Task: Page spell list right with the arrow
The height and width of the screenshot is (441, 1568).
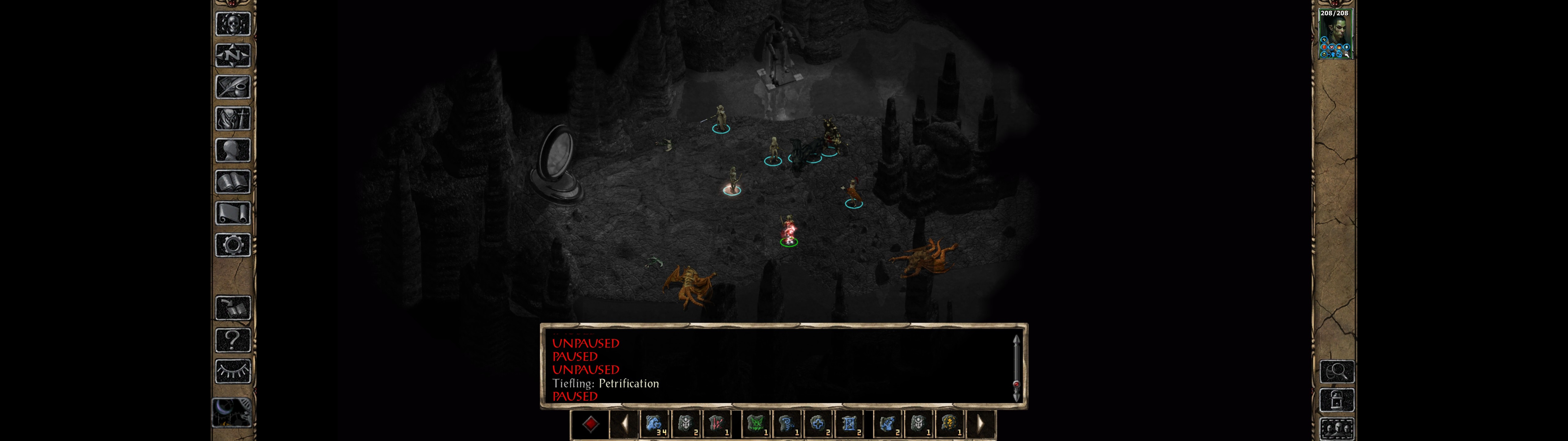Action: pyautogui.click(x=979, y=424)
